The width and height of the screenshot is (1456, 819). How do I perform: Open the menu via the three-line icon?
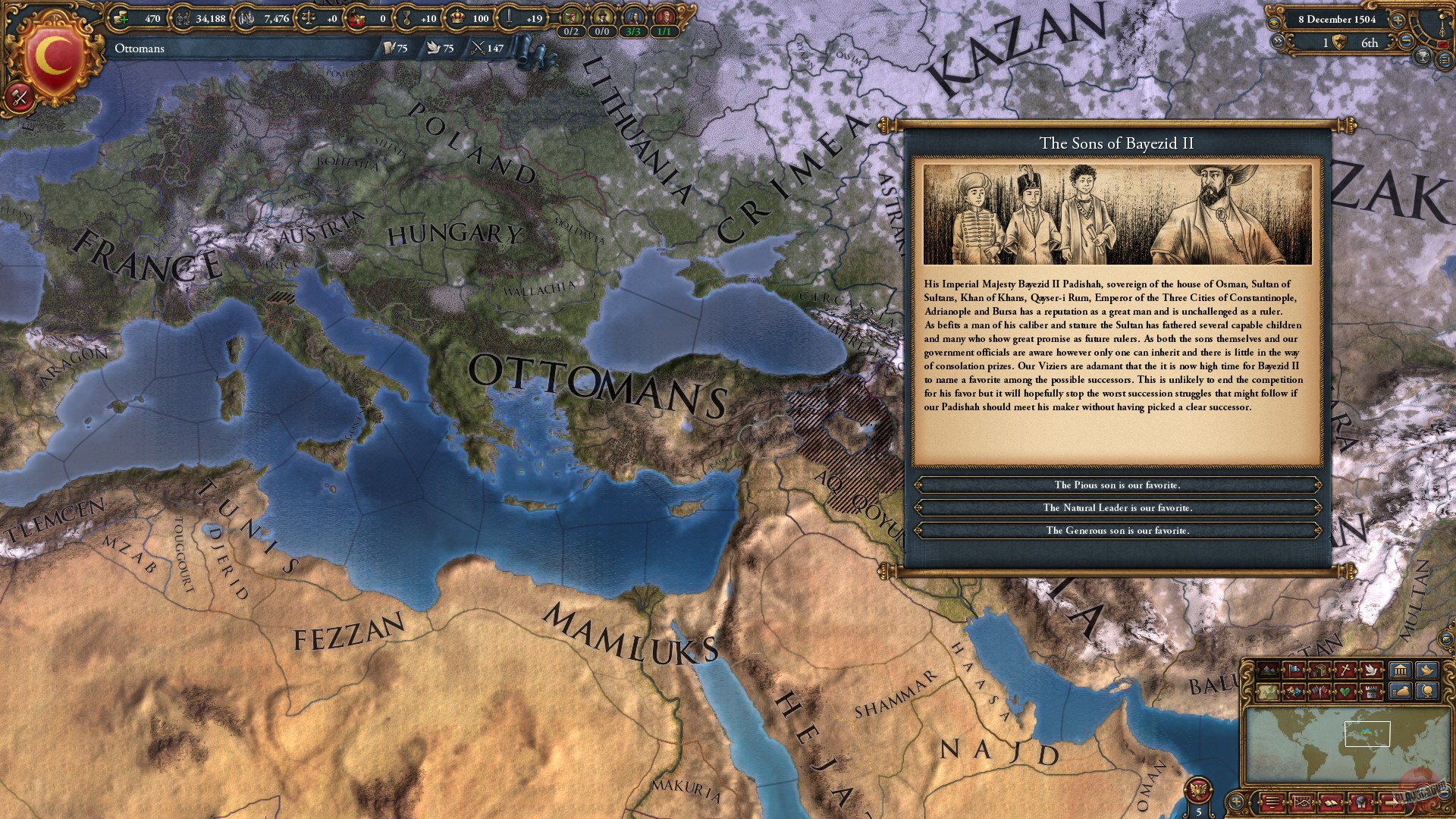tap(1271, 804)
